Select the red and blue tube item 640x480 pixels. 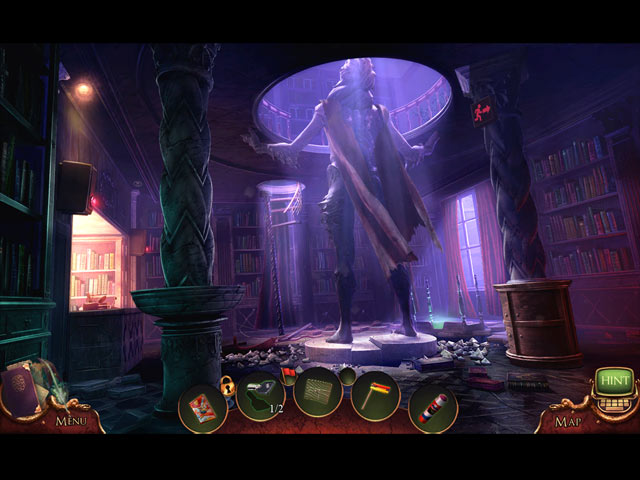pos(433,408)
